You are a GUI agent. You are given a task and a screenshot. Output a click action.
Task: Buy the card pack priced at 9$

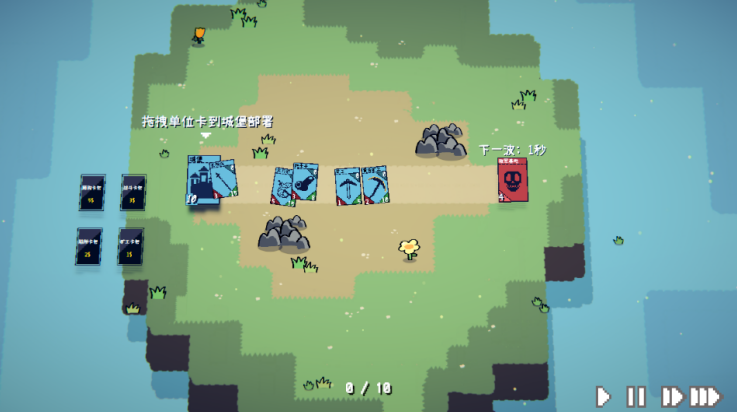(92, 193)
